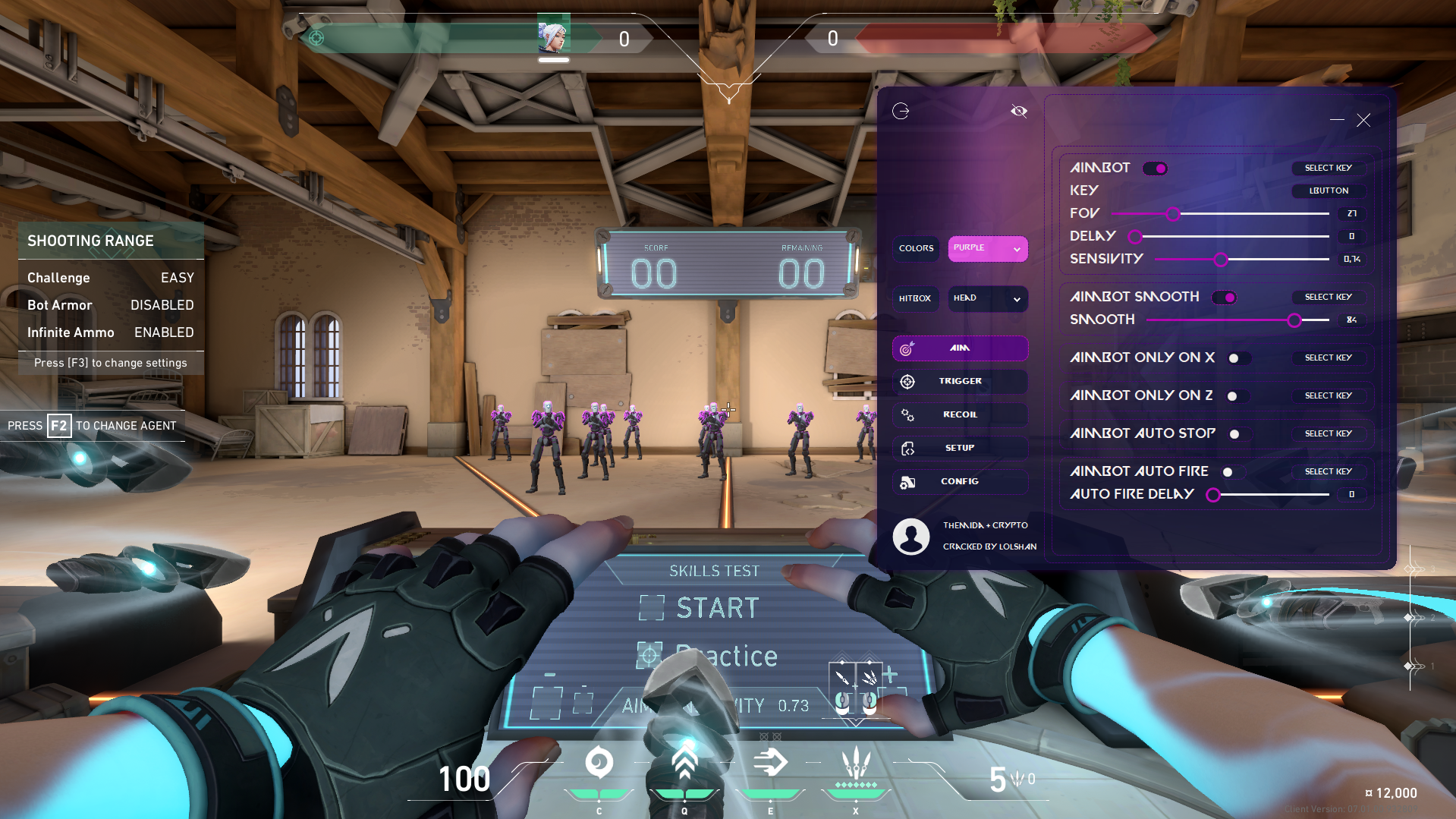Image resolution: width=1456 pixels, height=819 pixels.
Task: Click the Sensivity slider handle
Action: click(1221, 260)
